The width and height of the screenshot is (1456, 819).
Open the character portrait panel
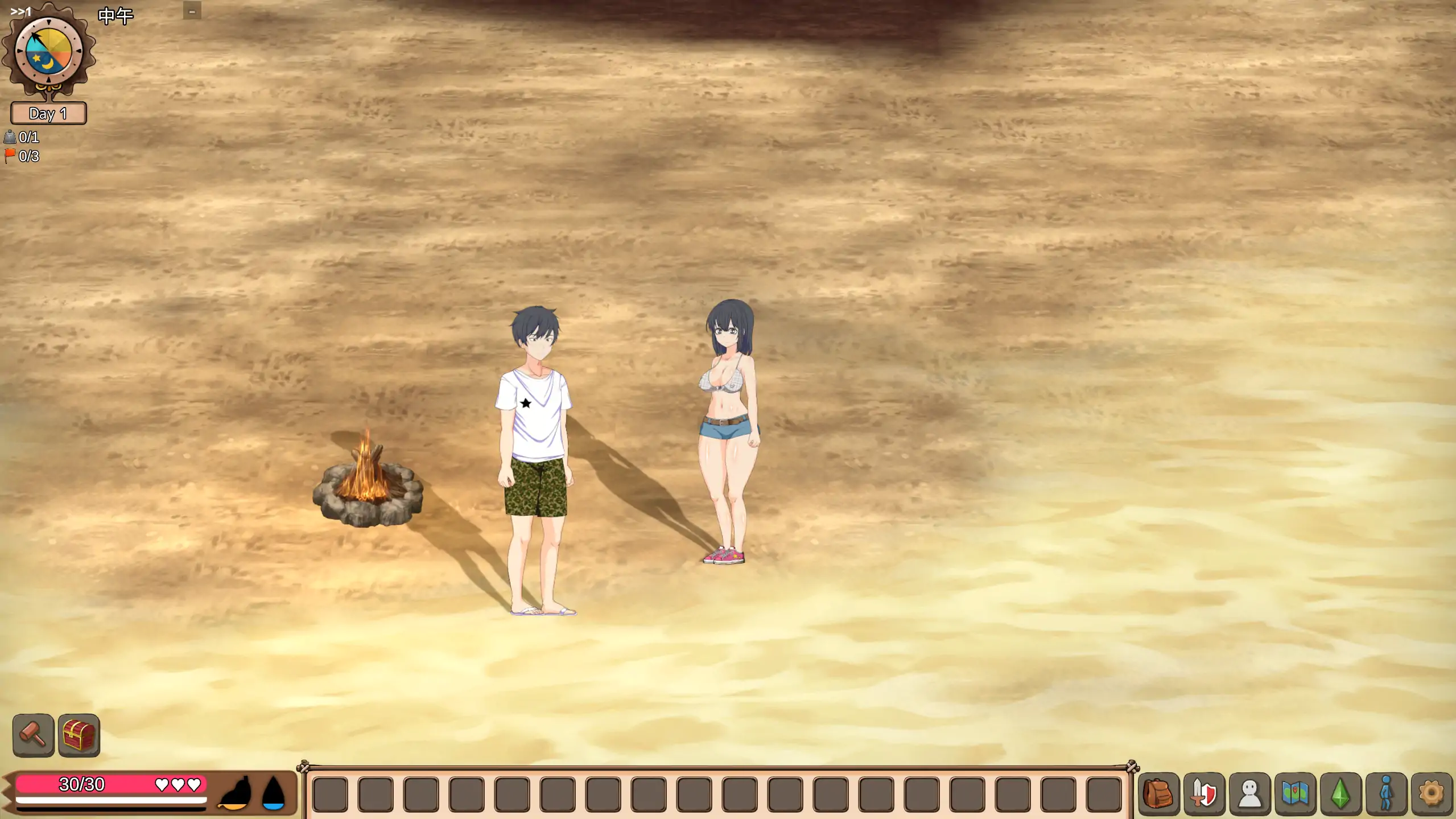tap(1249, 793)
